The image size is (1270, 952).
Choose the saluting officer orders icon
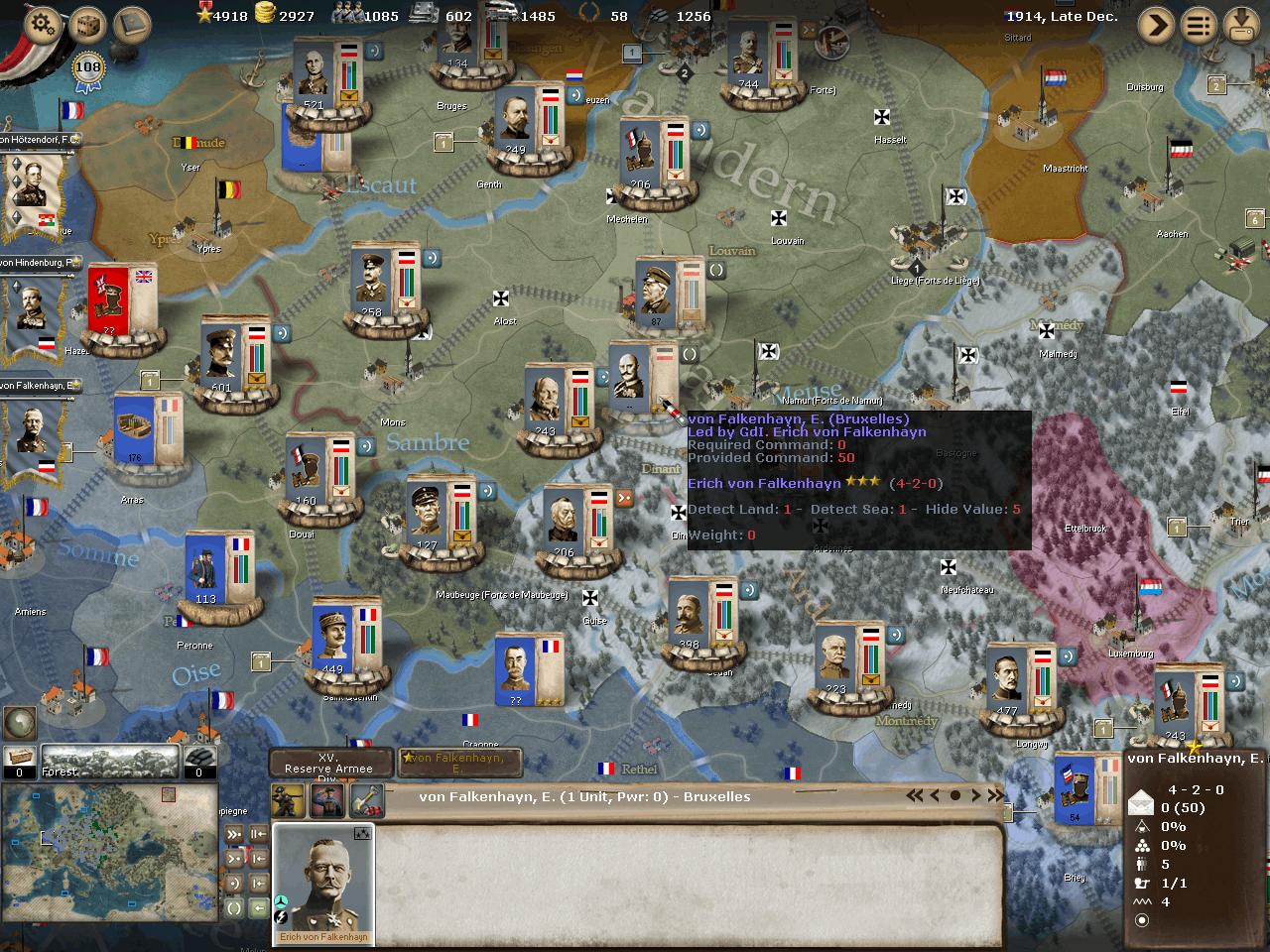pyautogui.click(x=327, y=799)
